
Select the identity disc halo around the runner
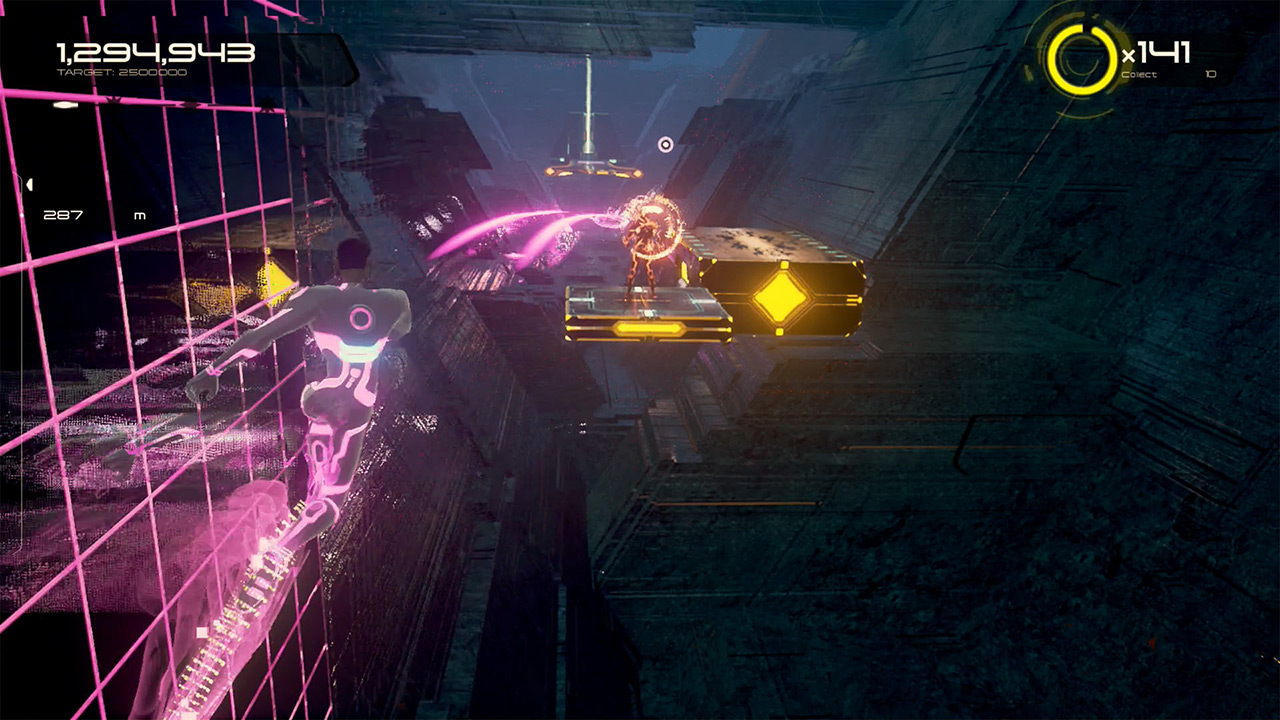(x=651, y=230)
